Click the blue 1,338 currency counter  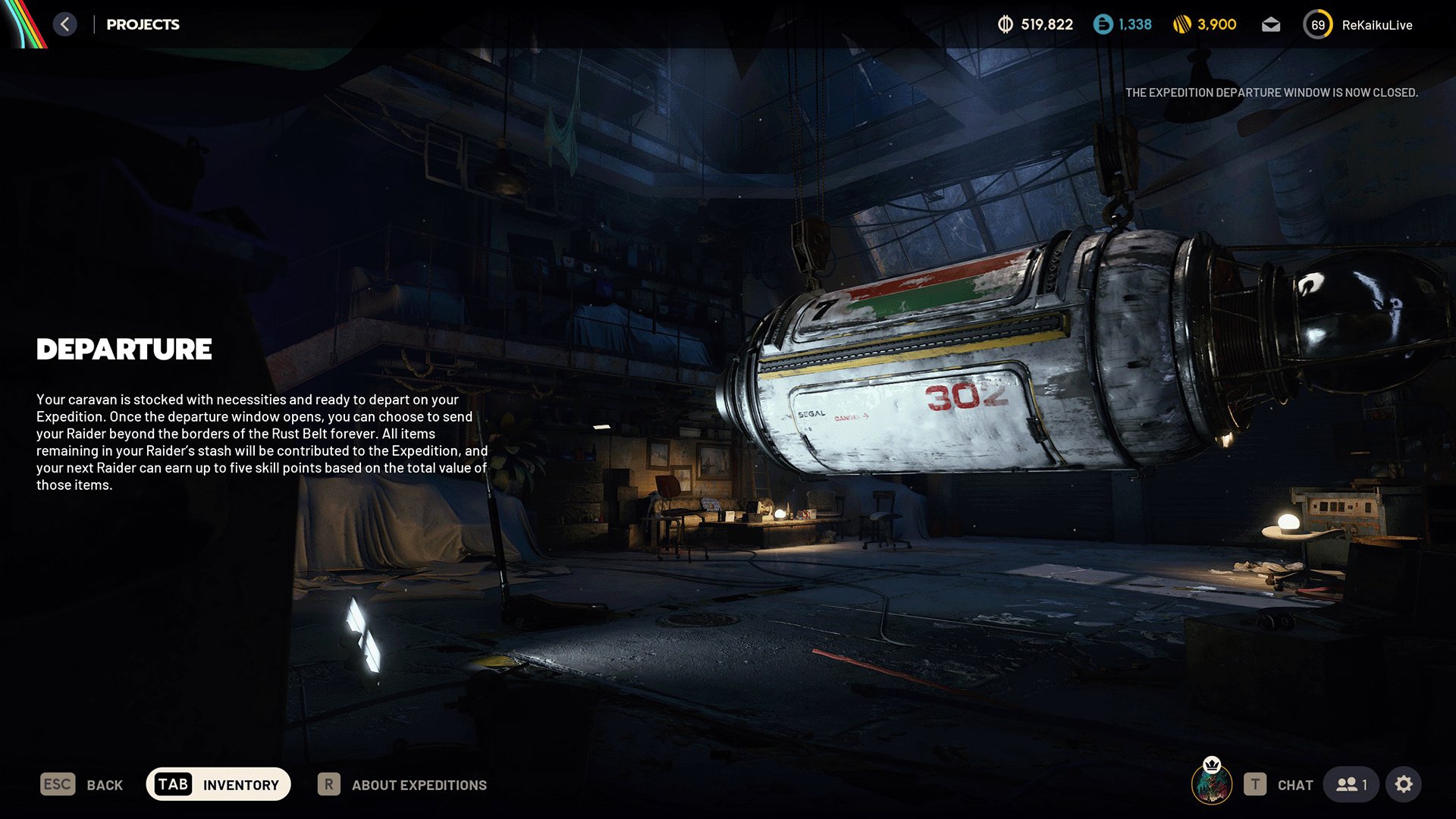coord(1122,25)
